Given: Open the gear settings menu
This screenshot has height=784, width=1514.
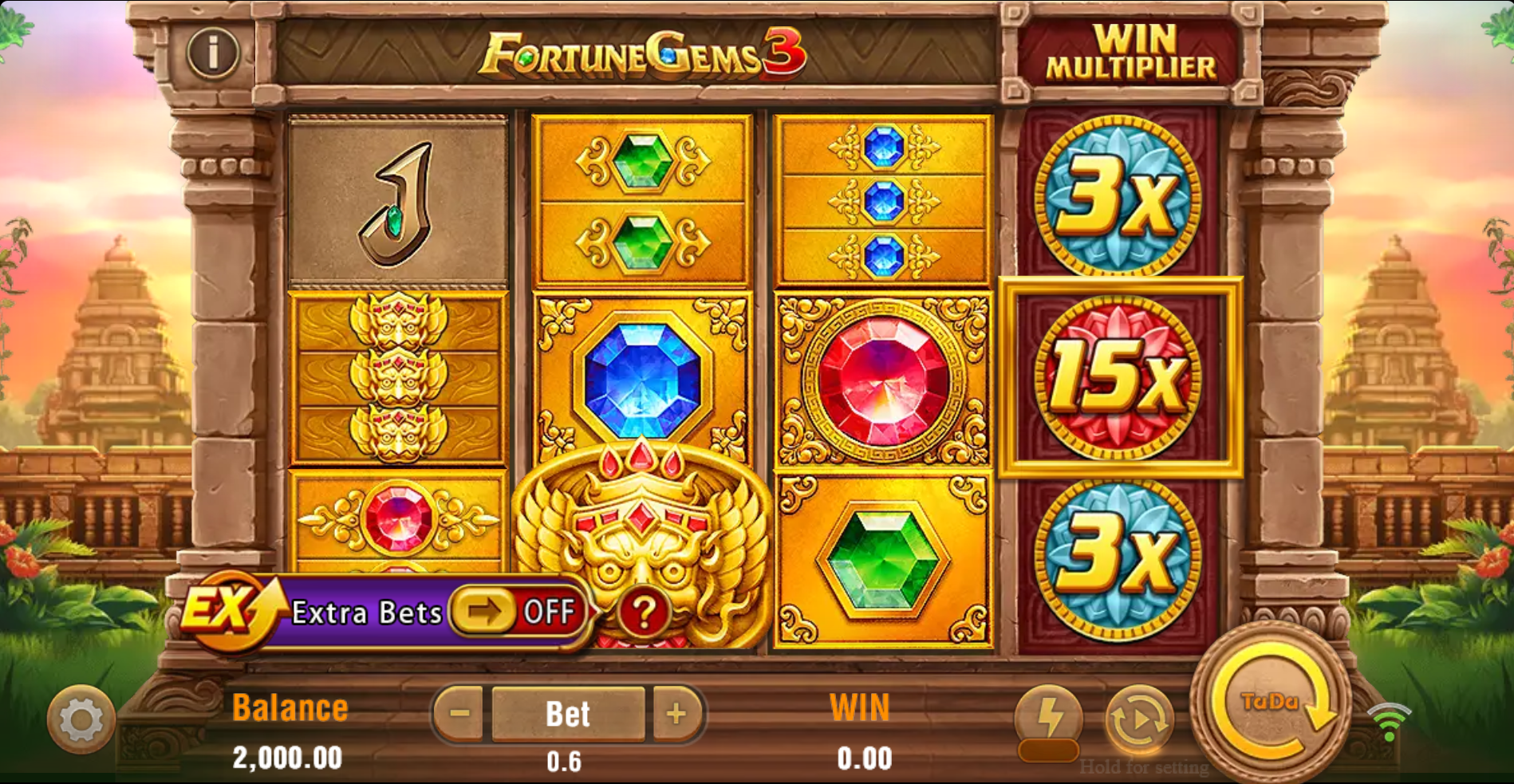Looking at the screenshot, I should coord(81,719).
